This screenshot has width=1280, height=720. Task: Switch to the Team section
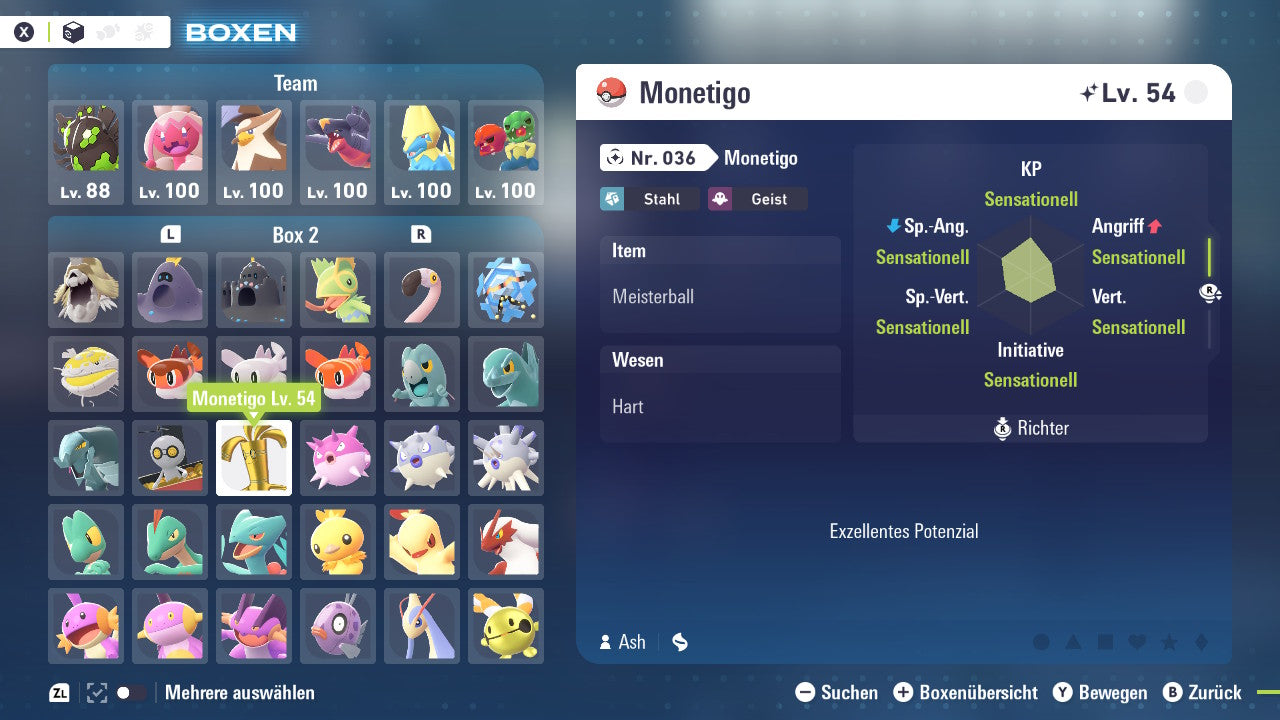pyautogui.click(x=295, y=83)
